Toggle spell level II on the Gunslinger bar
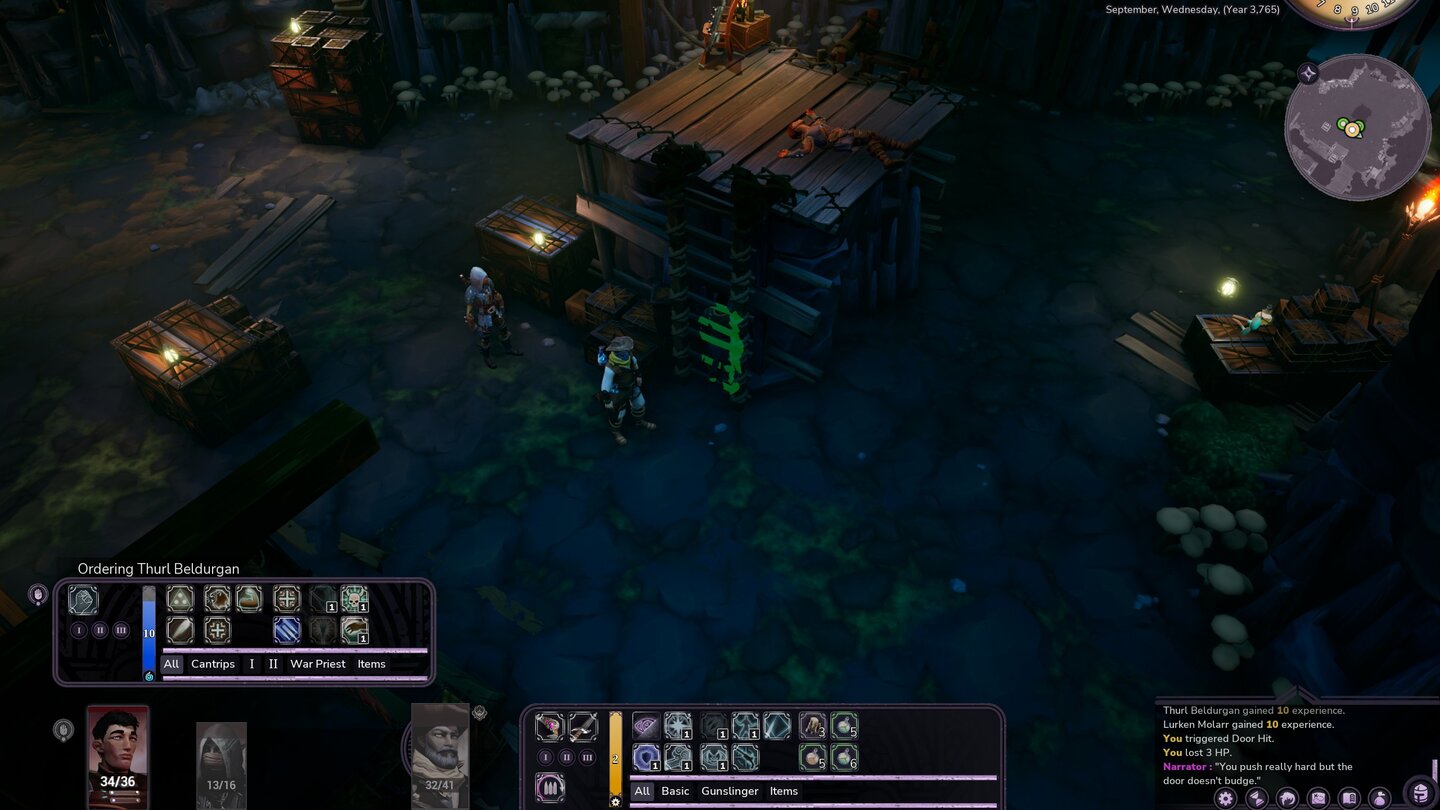1440x810 pixels. point(566,757)
